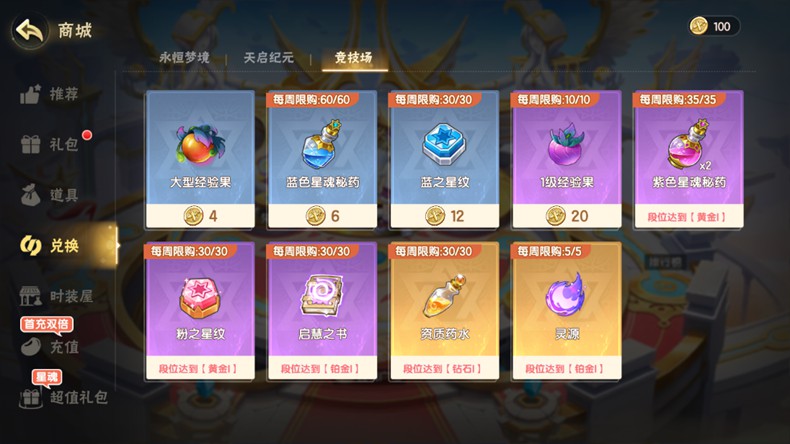Open the 时装屋 costume shop
The image size is (790, 444).
pos(58,296)
